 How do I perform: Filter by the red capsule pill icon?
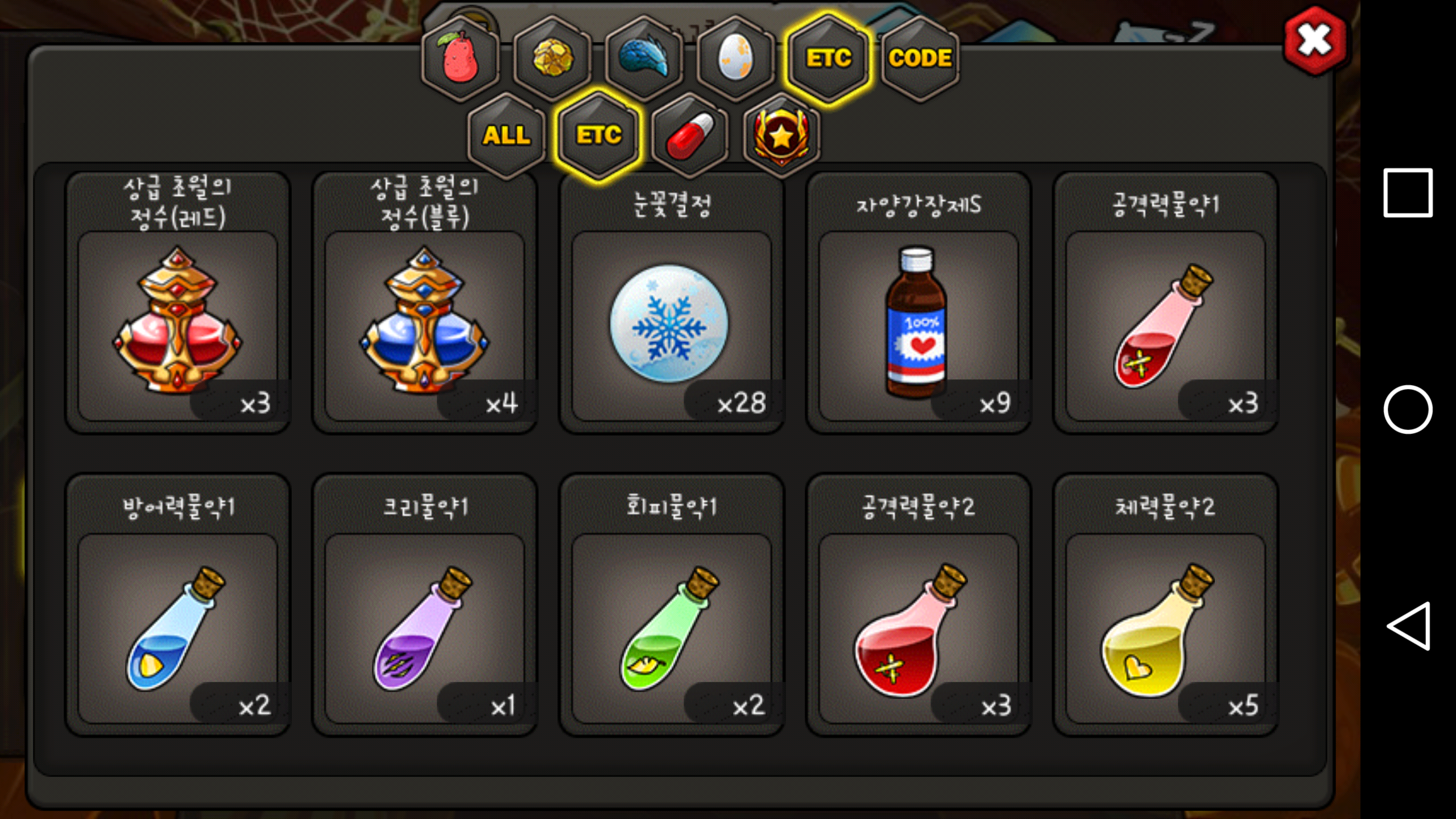coord(690,135)
